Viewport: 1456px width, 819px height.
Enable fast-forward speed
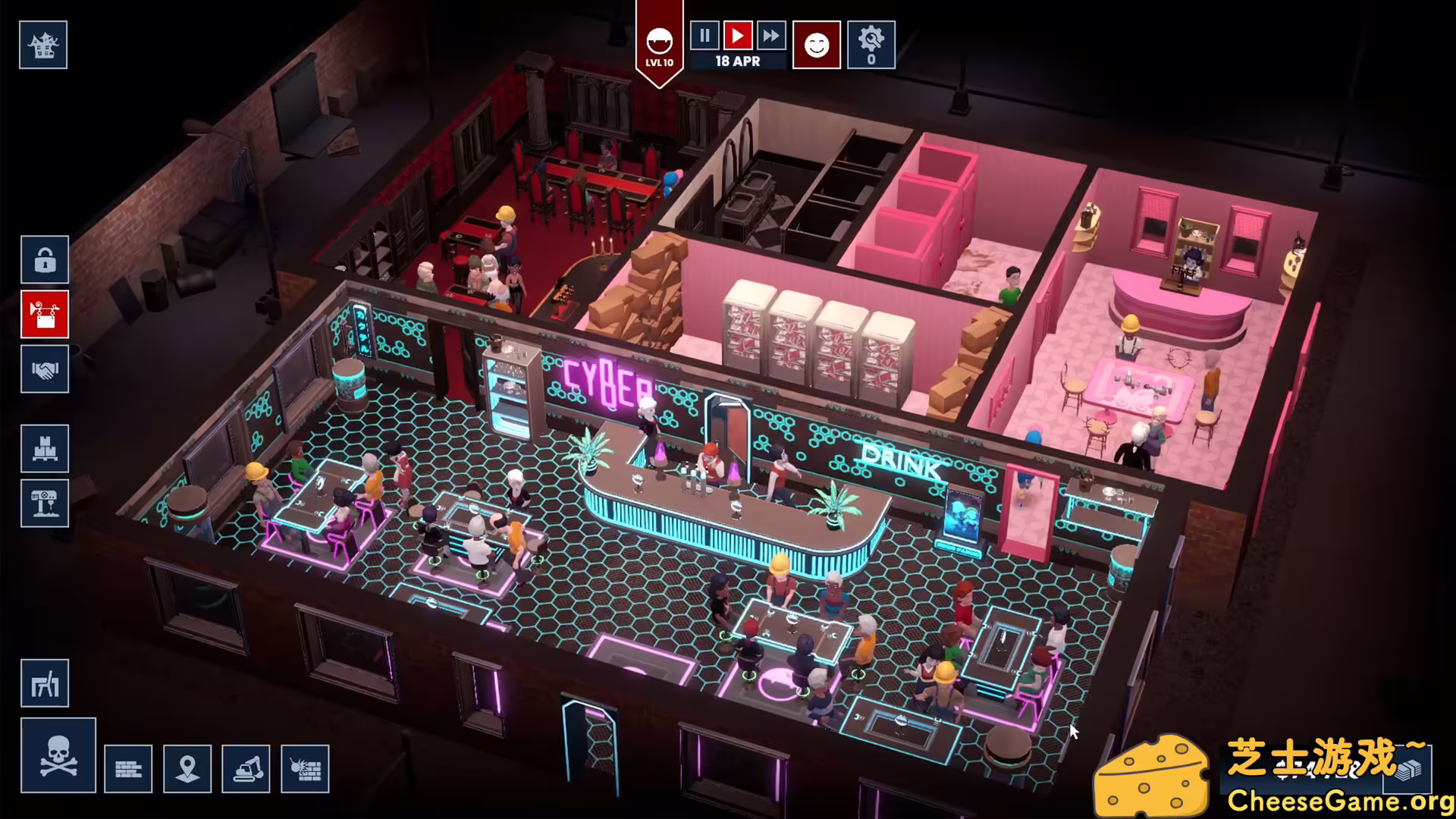click(772, 36)
